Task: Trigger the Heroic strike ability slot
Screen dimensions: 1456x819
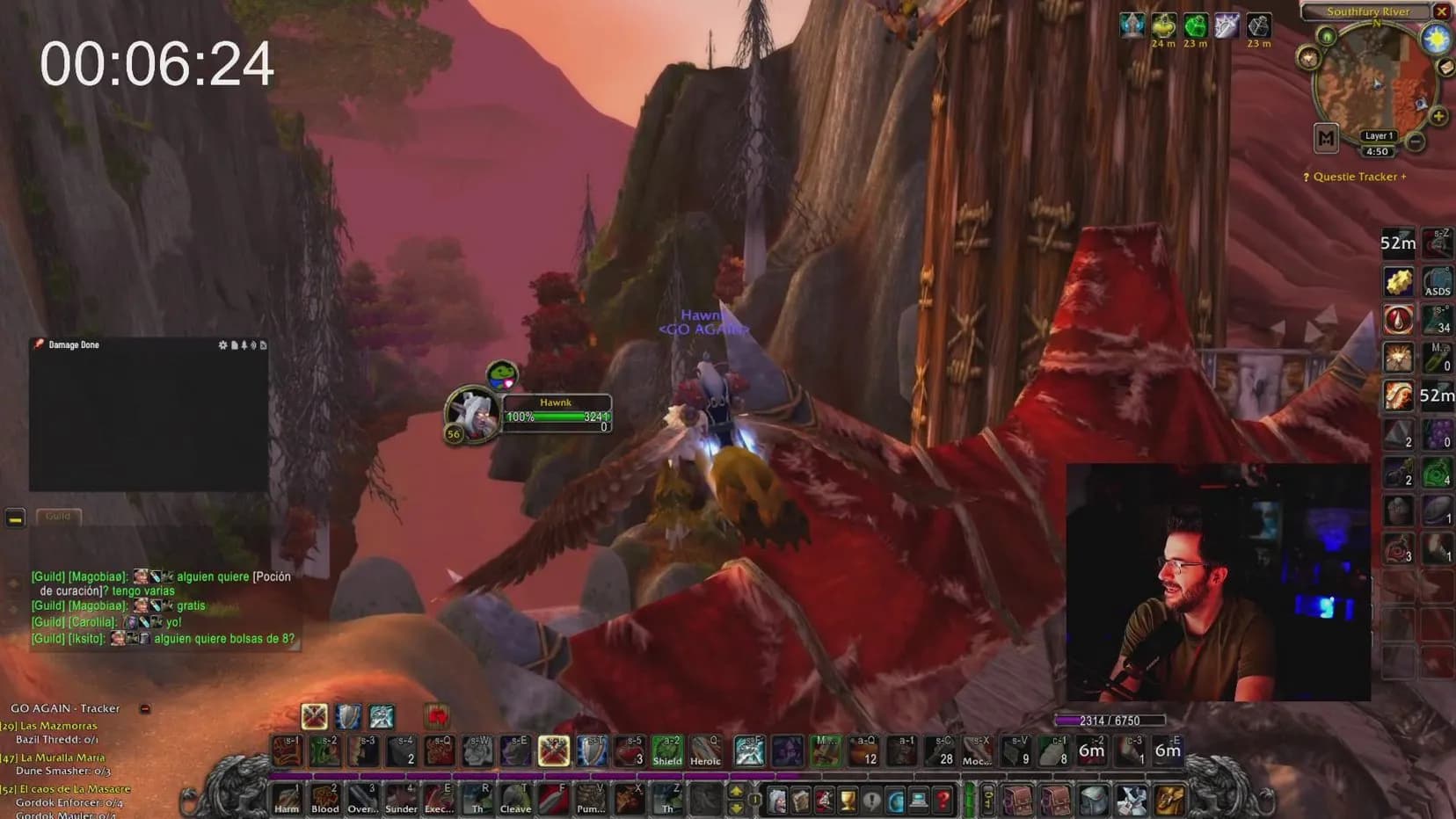Action: pyautogui.click(x=705, y=751)
